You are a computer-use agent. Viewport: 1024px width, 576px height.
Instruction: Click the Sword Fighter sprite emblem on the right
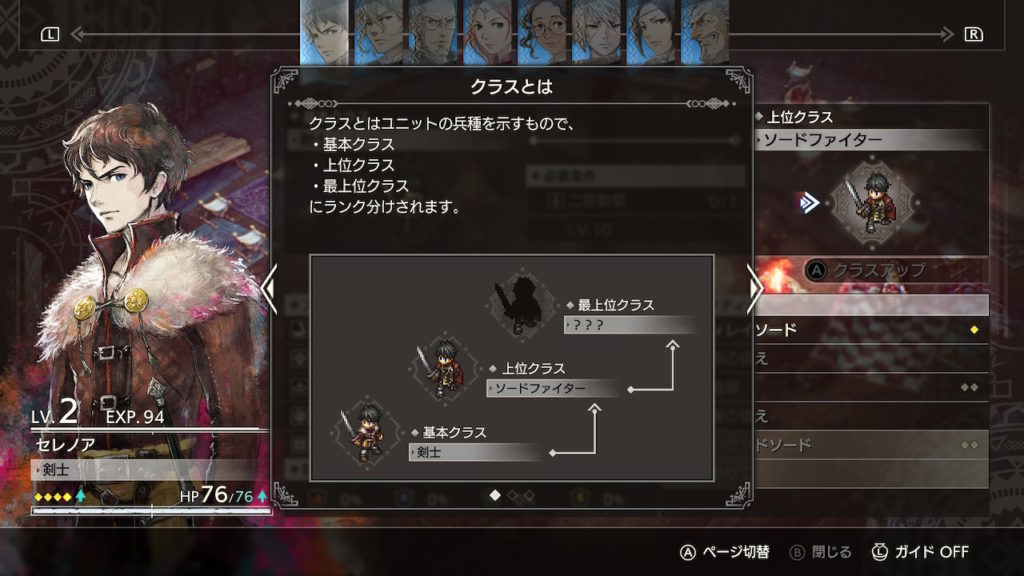pyautogui.click(x=866, y=204)
